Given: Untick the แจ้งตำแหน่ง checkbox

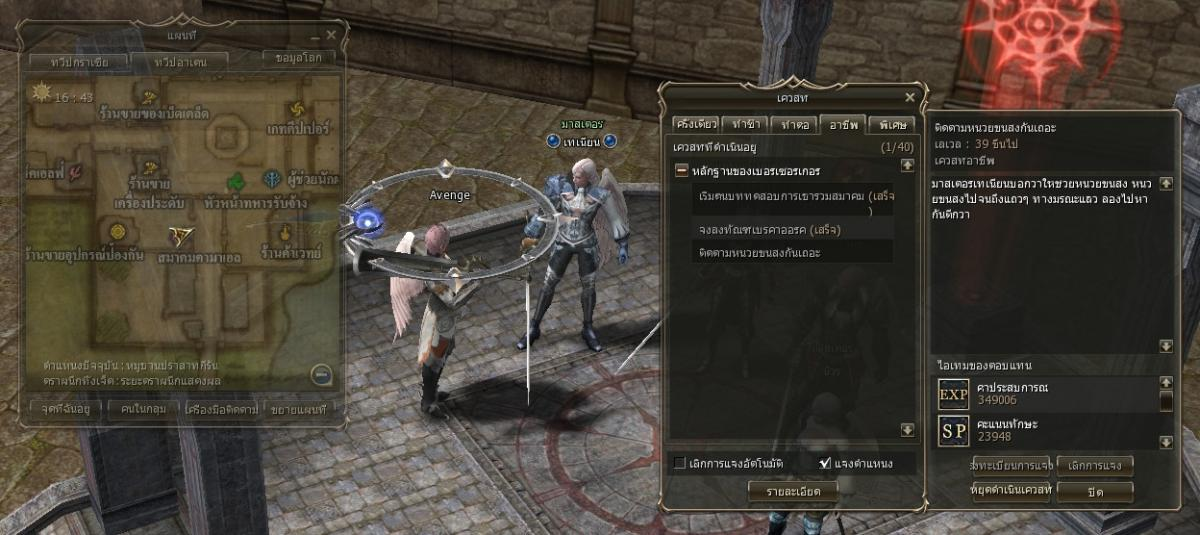Looking at the screenshot, I should pos(825,463).
